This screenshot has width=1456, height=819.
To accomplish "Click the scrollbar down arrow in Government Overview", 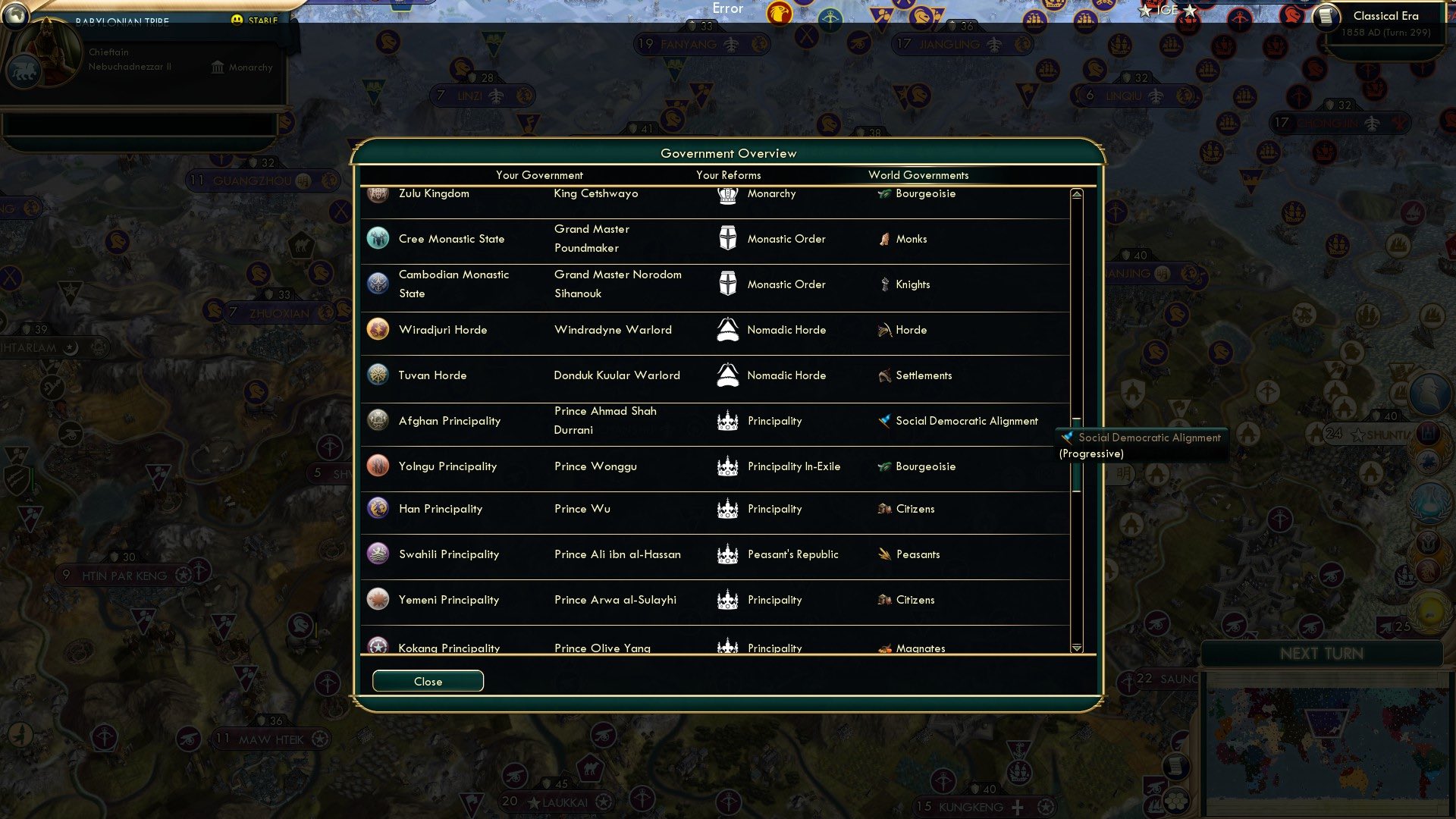I will 1075,646.
